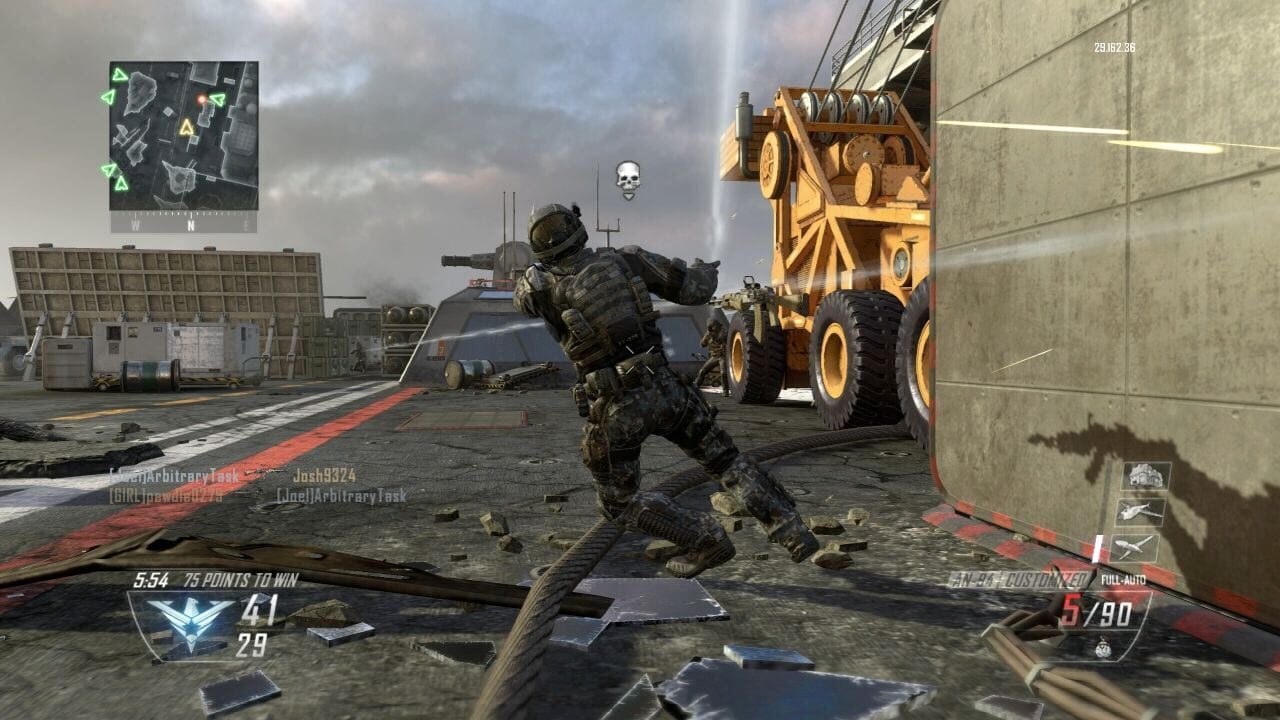Click the yellow player arrow on the minimap
The width and height of the screenshot is (1280, 720).
point(187,127)
